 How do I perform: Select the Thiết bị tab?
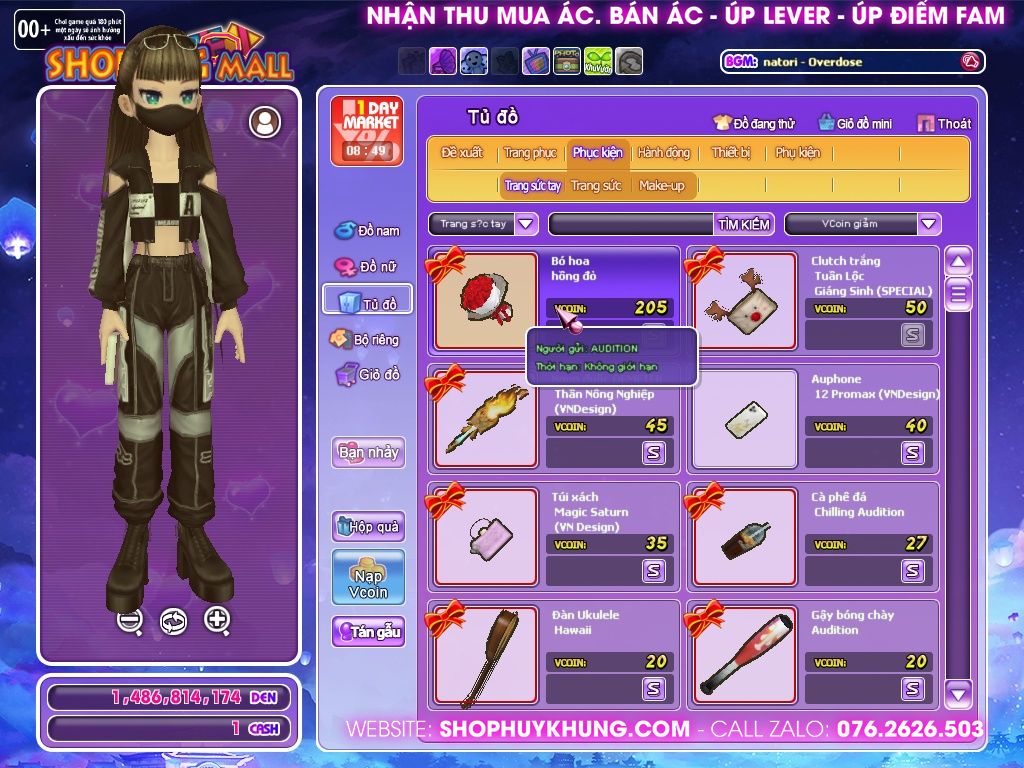pyautogui.click(x=731, y=153)
